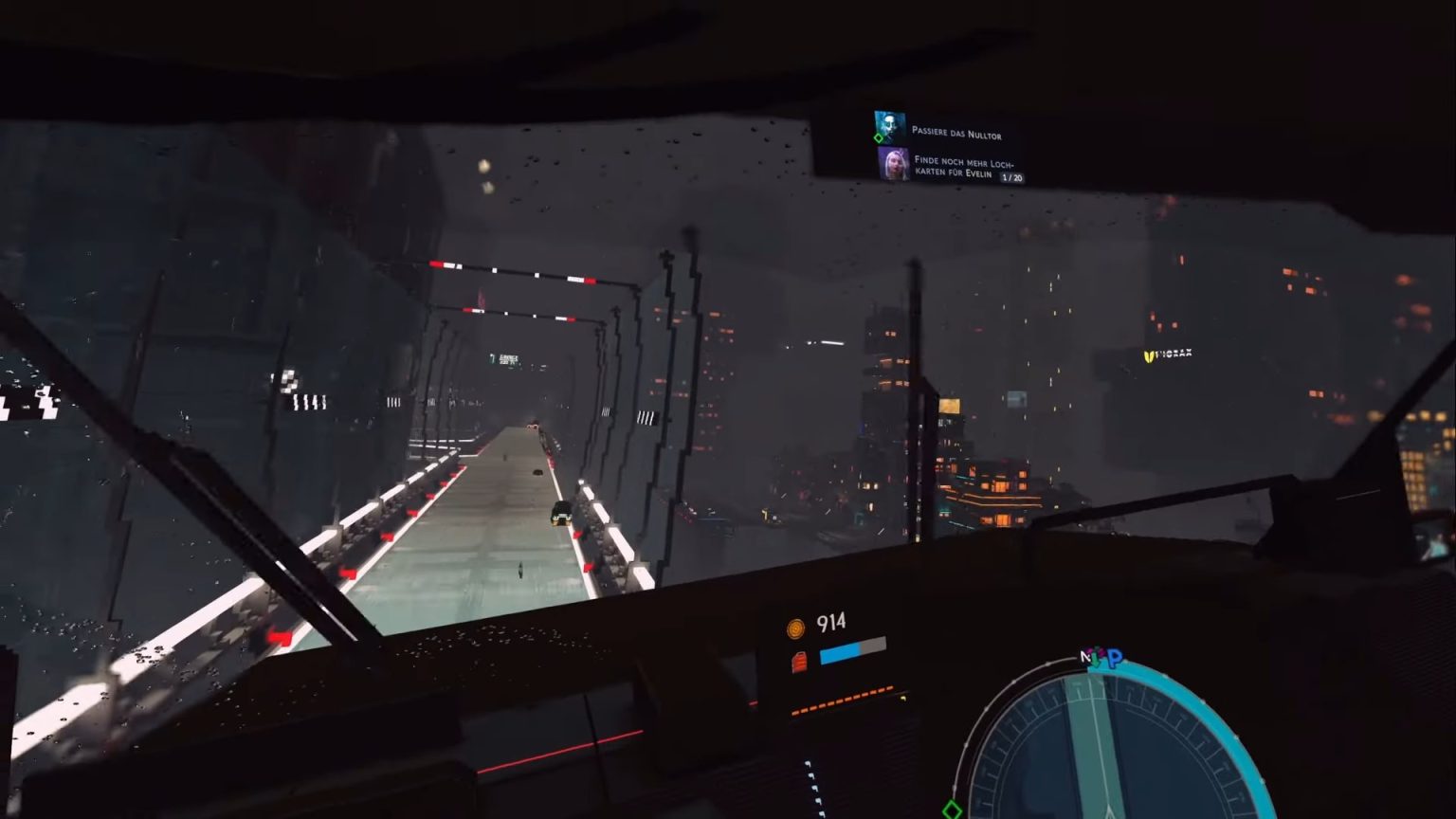Toggle the green diamond tracker on the Nulltor quest

coord(877,137)
